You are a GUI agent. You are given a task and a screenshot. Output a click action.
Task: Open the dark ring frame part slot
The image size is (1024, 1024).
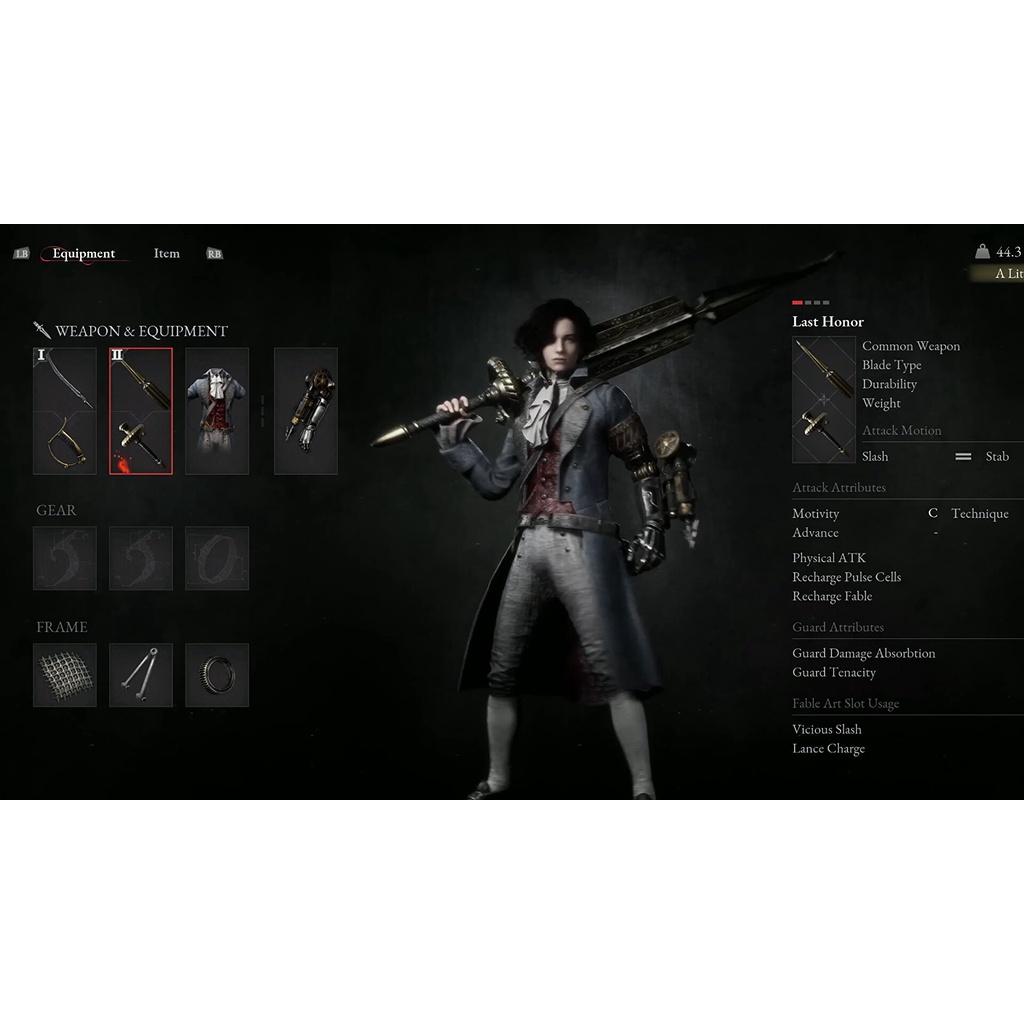[217, 675]
